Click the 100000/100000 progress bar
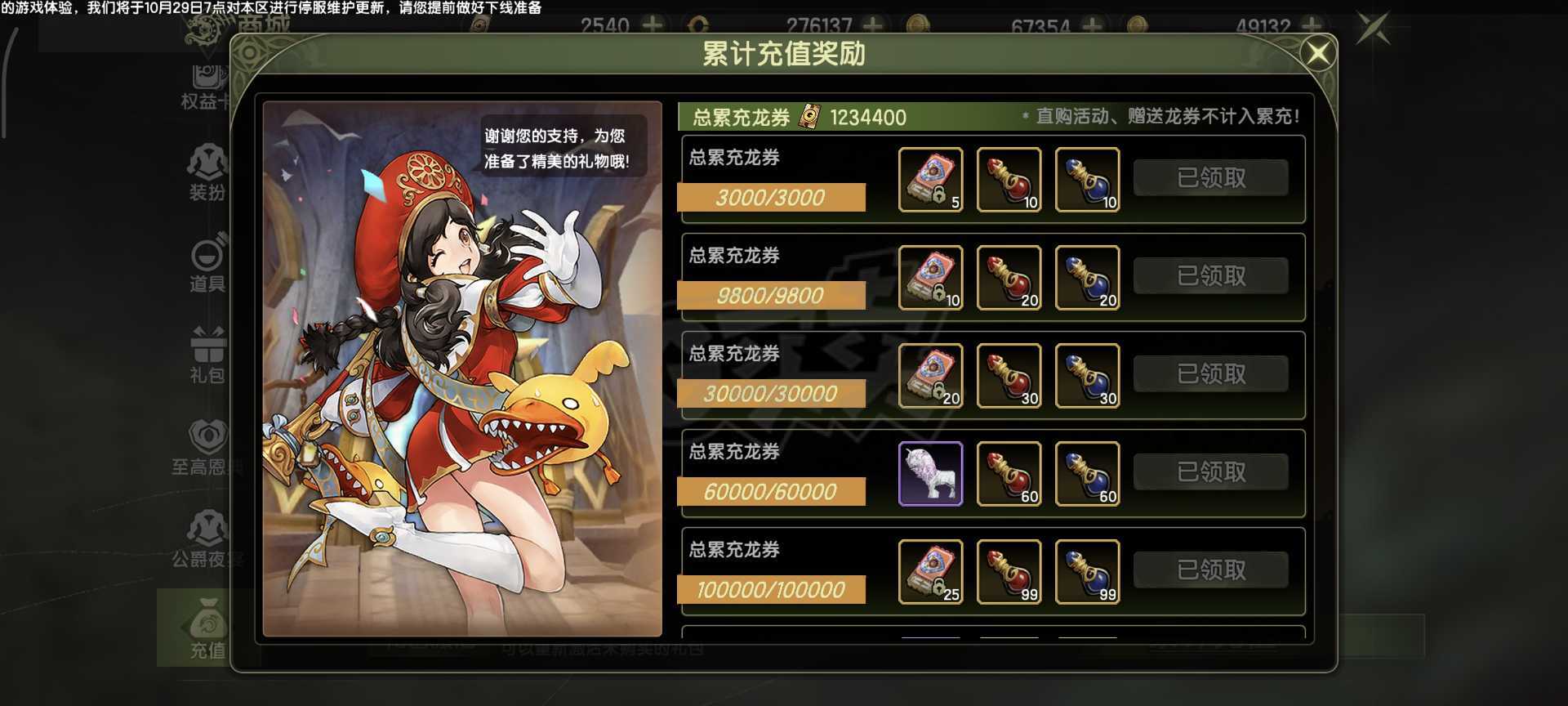1568x706 pixels. click(772, 590)
